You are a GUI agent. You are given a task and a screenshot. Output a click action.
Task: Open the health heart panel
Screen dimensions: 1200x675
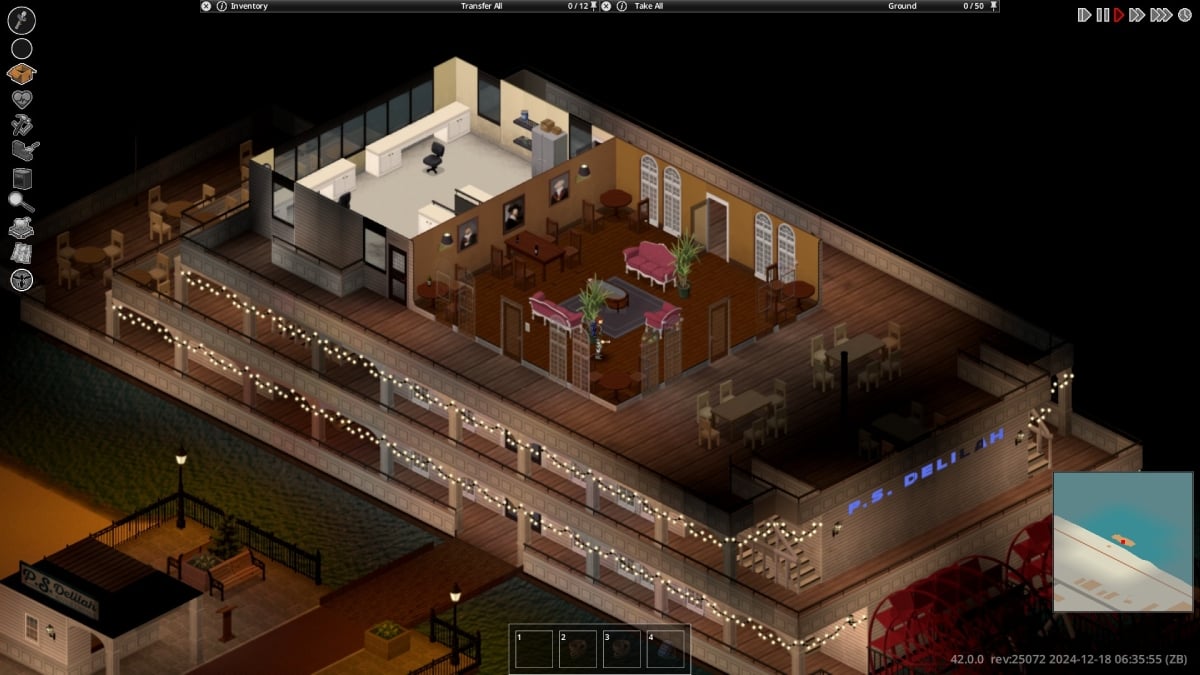pyautogui.click(x=21, y=99)
